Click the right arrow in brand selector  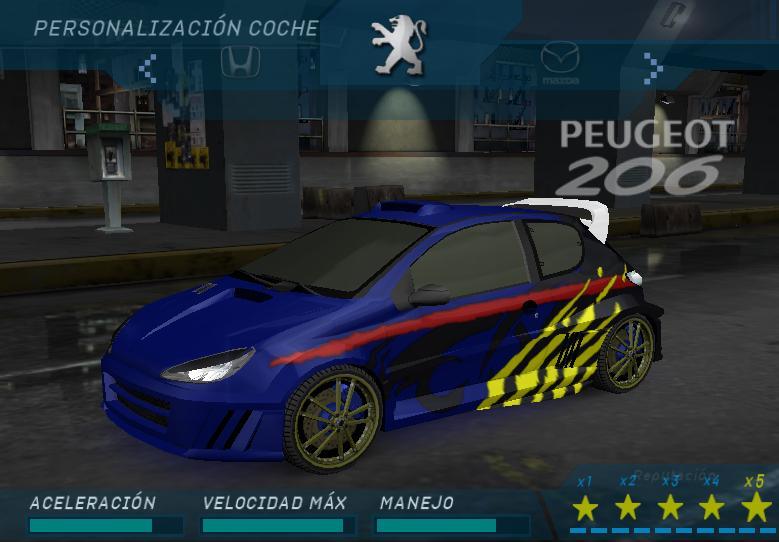tap(652, 67)
